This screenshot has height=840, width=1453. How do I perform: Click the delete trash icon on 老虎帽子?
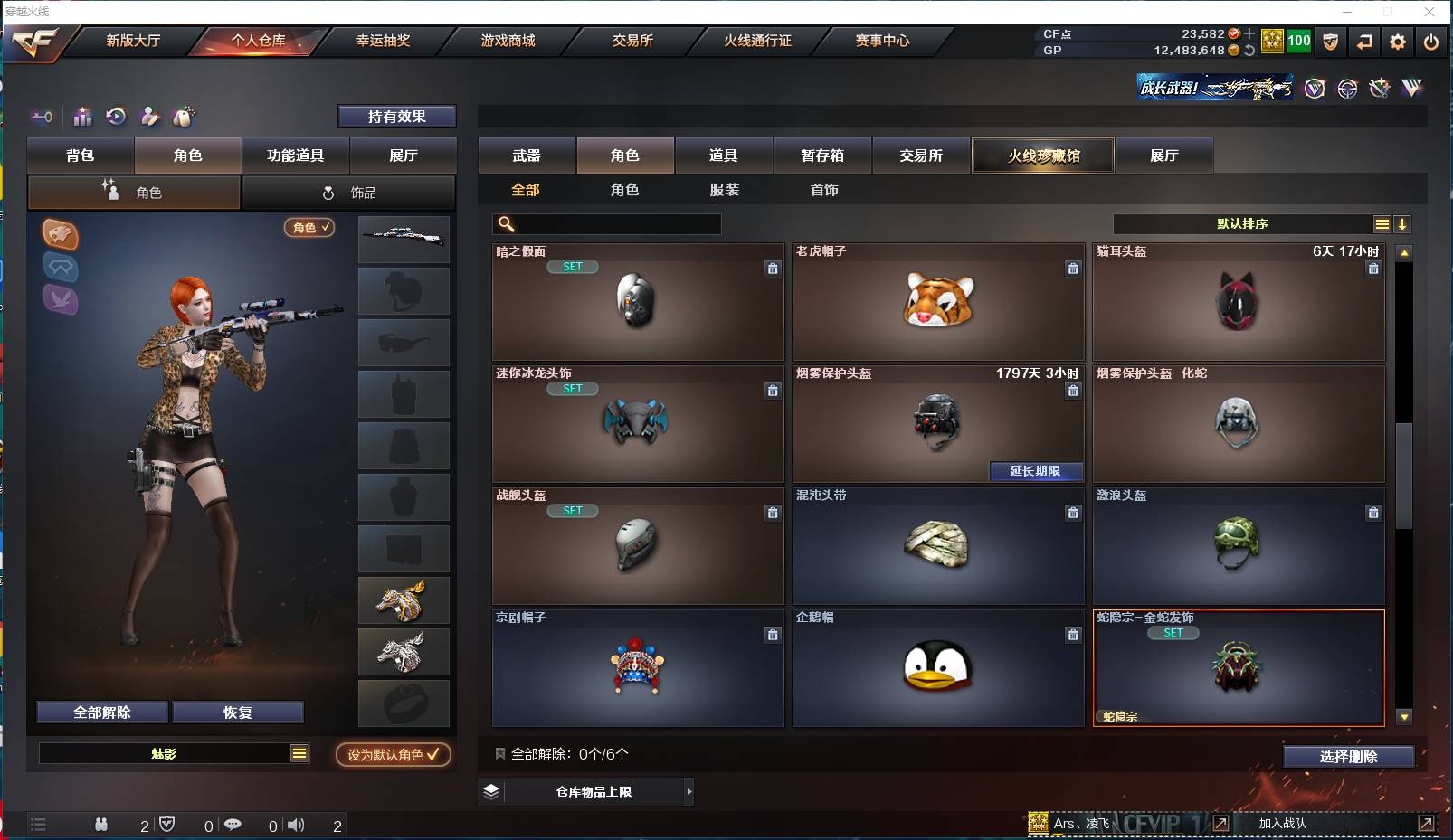pos(1073,269)
